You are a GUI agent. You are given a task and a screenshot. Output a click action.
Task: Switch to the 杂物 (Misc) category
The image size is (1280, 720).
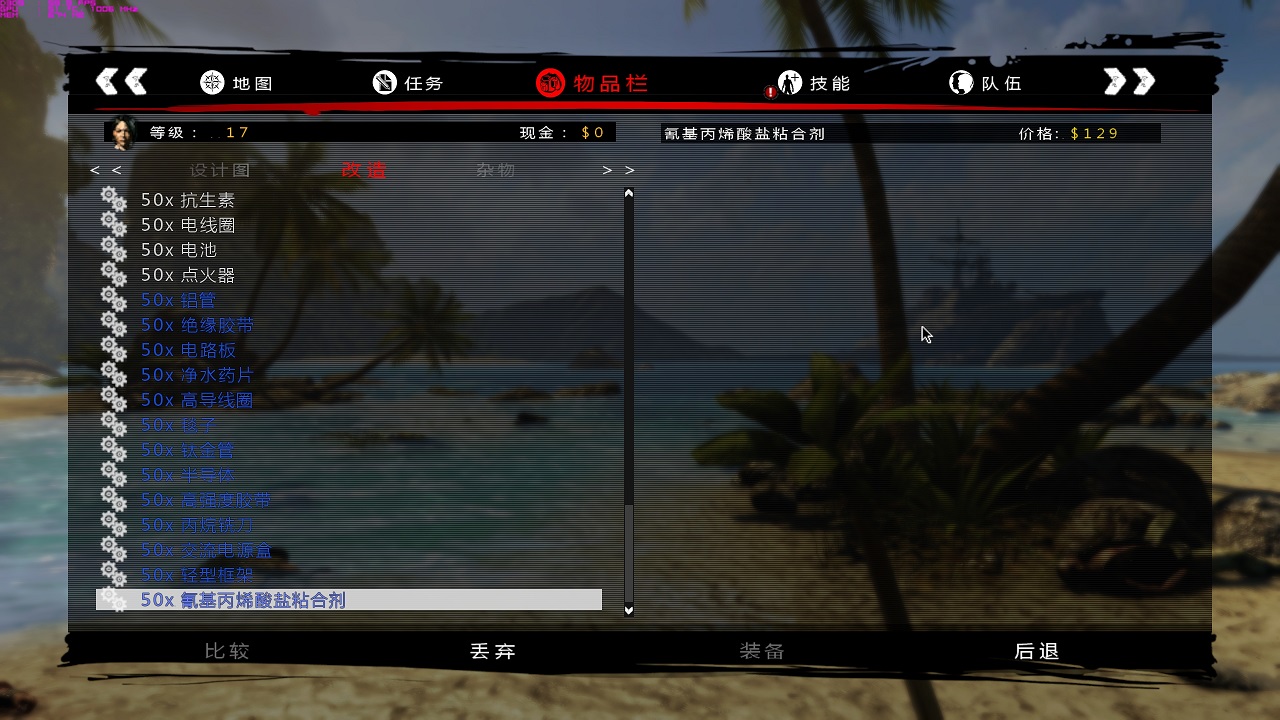495,170
